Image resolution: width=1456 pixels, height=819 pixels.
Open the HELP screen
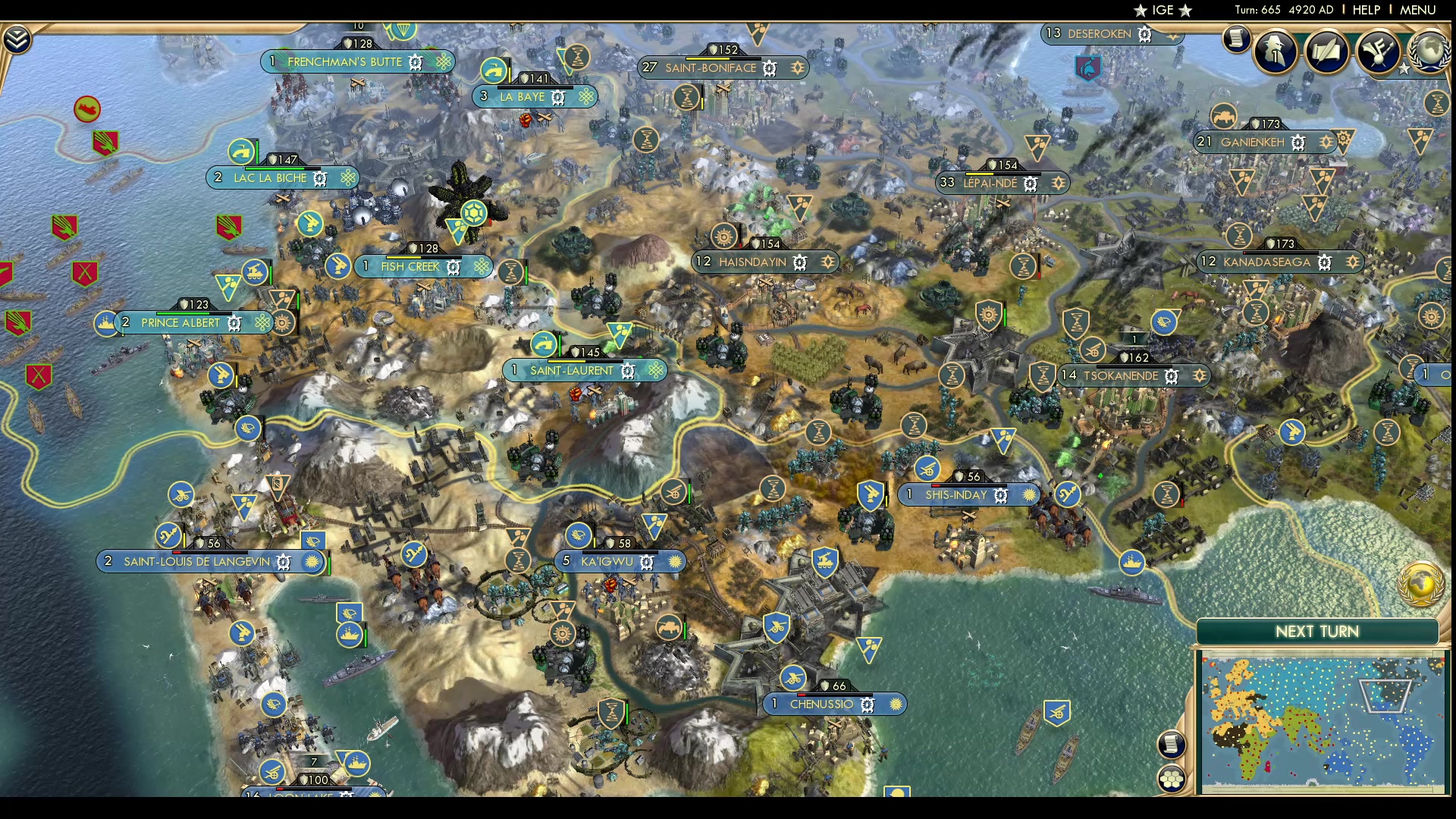(1365, 10)
